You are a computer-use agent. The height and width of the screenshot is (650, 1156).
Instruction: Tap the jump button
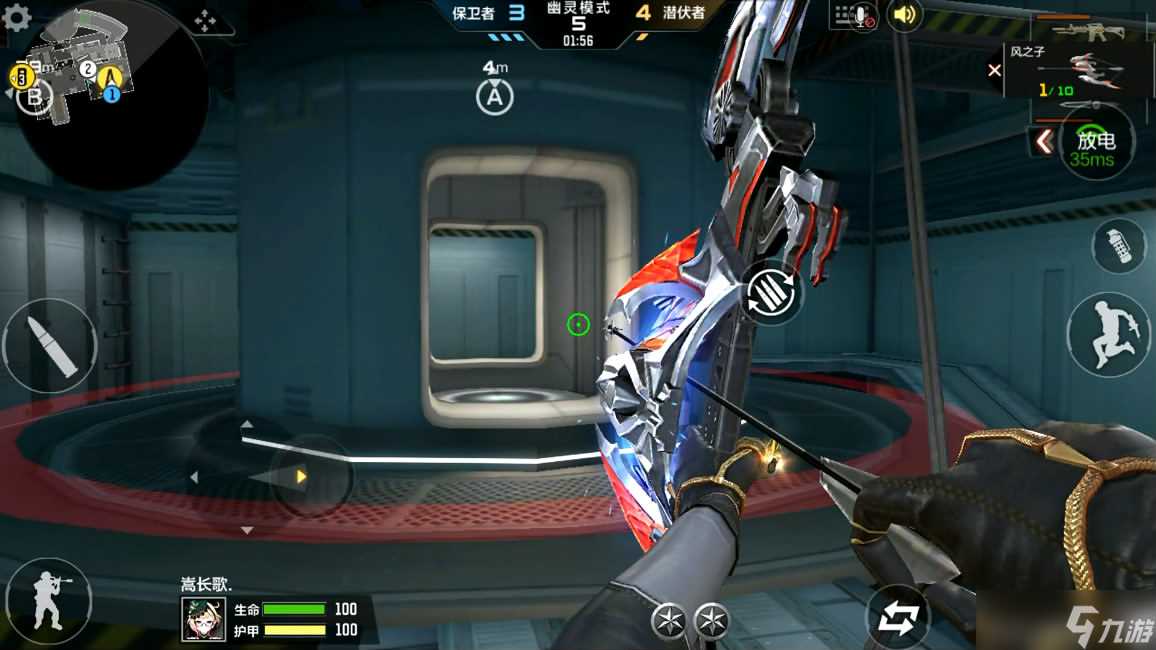(1110, 334)
